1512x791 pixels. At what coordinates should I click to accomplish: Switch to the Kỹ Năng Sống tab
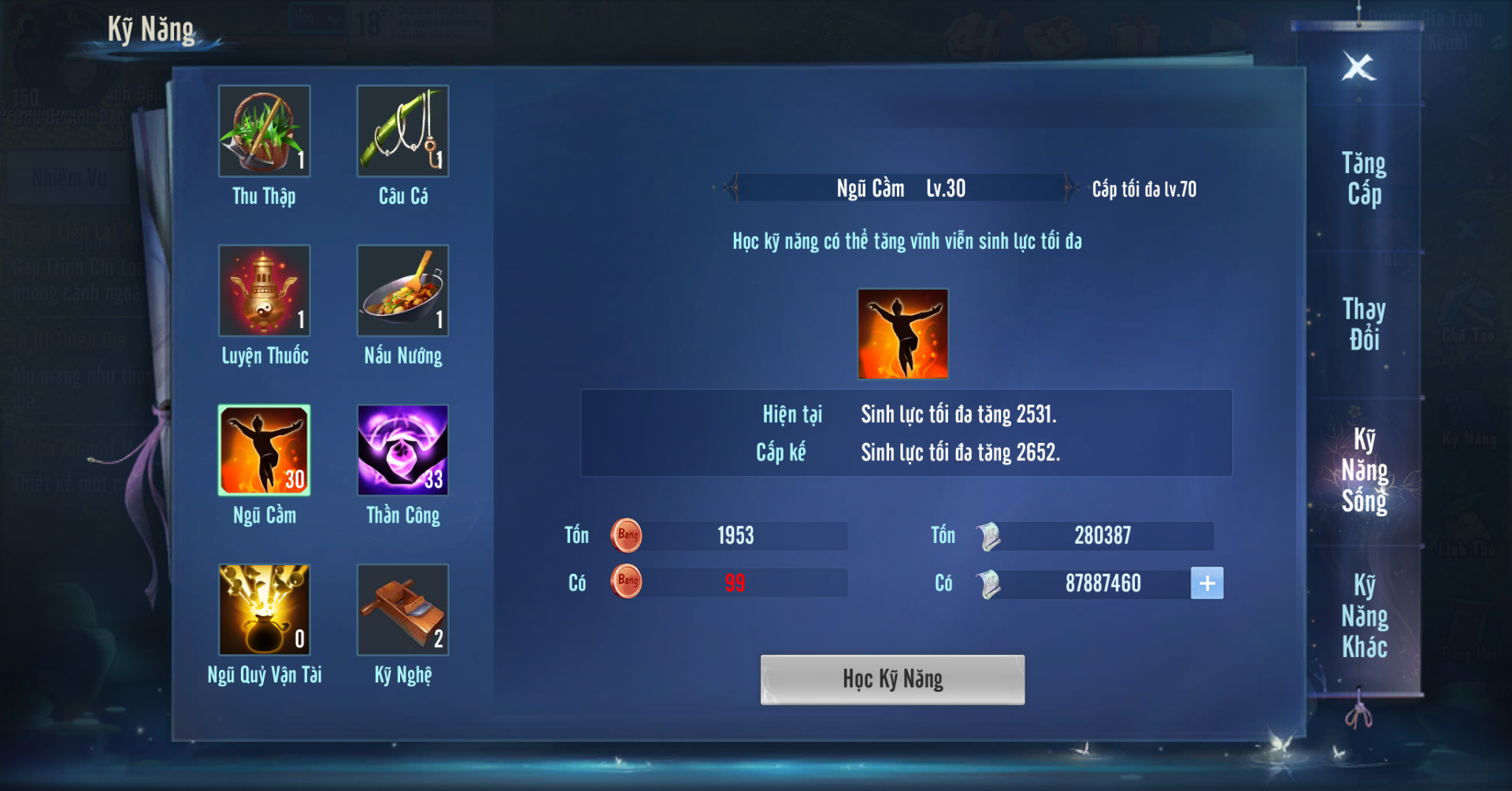click(1364, 470)
